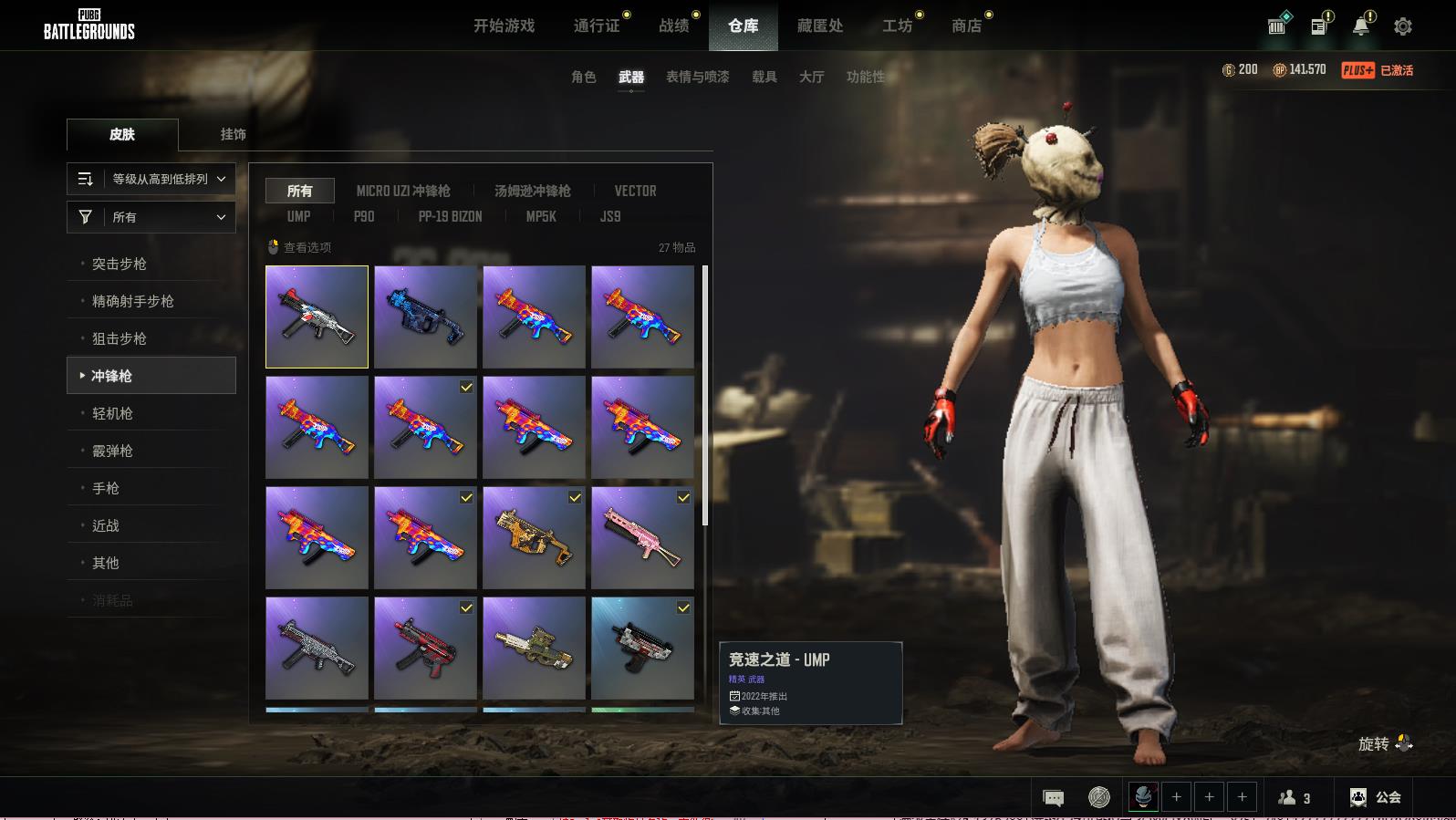
Task: Choose the 突击步枪 assault rifle category
Action: pyautogui.click(x=119, y=264)
